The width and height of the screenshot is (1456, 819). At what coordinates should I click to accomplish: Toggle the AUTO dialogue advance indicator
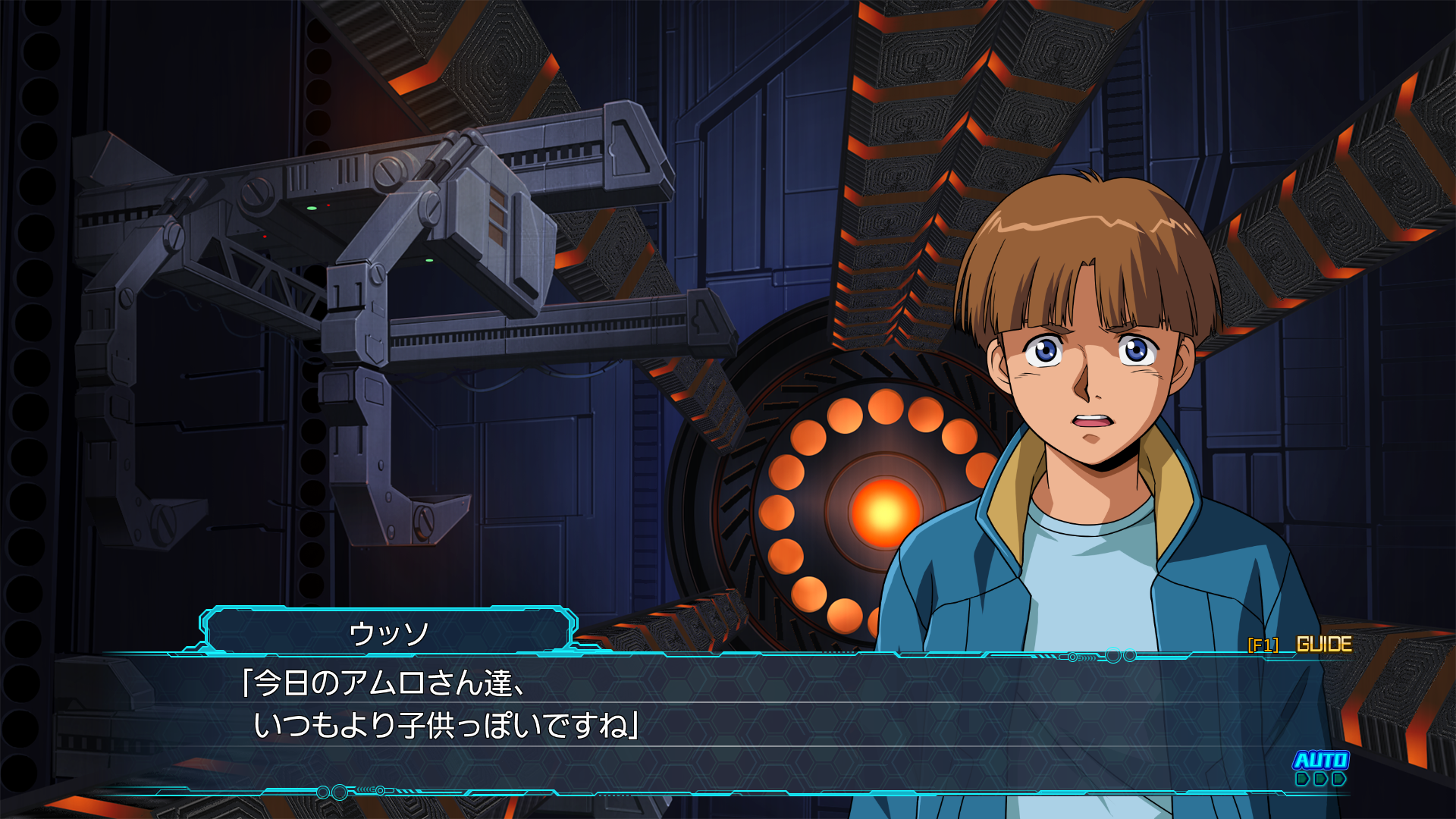click(1320, 767)
